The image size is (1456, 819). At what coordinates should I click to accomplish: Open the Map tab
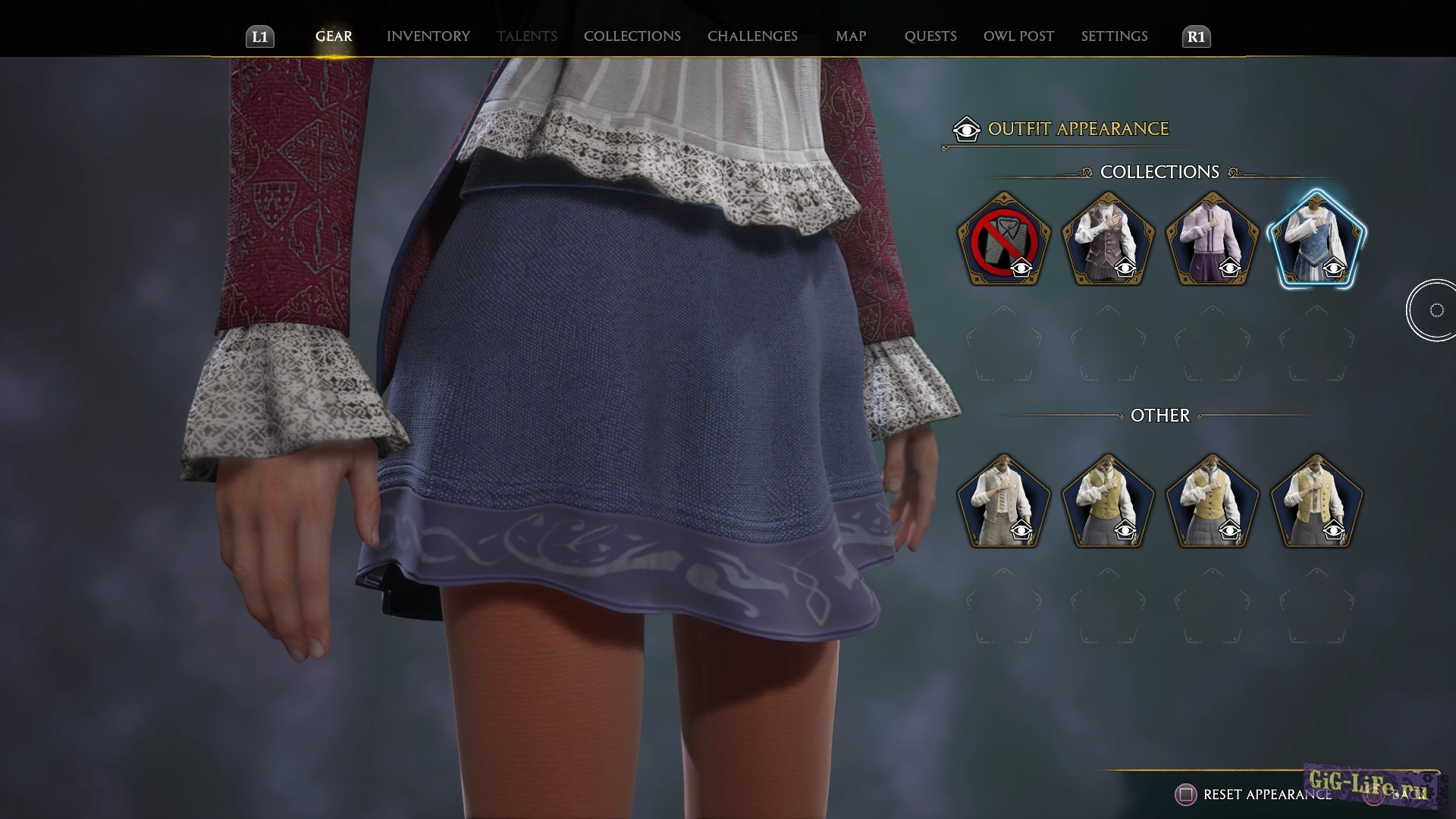pyautogui.click(x=850, y=36)
